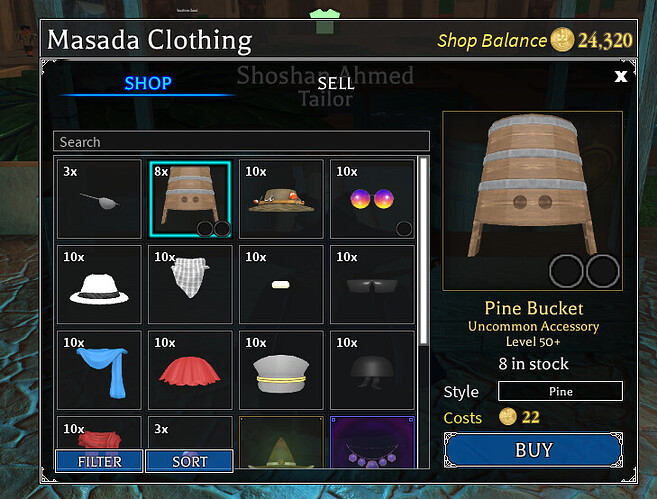Change the Pine style field

point(560,392)
